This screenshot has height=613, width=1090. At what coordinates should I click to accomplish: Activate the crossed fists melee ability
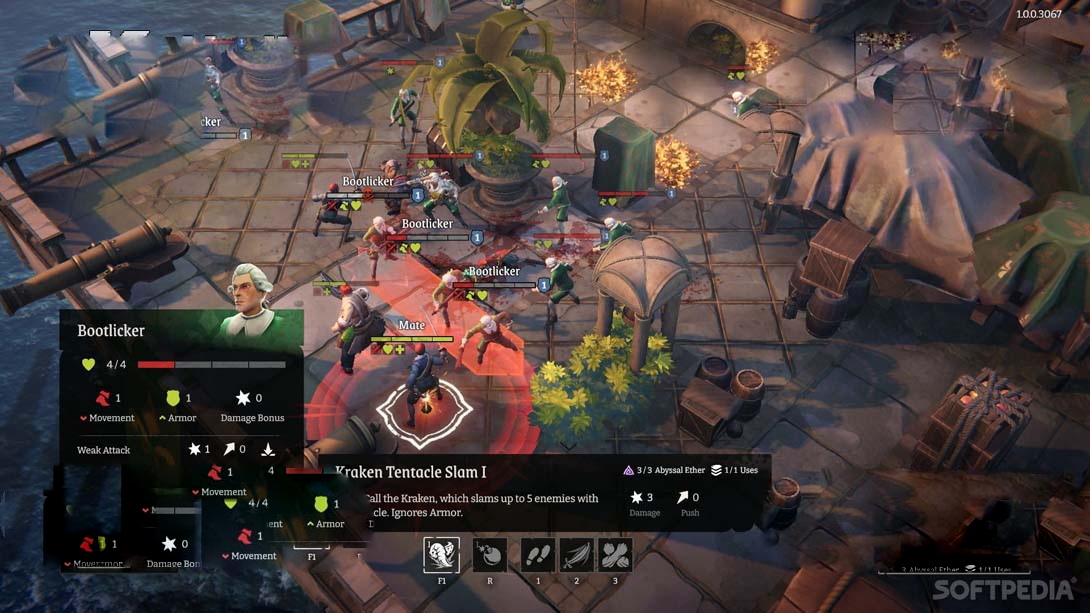pos(615,555)
